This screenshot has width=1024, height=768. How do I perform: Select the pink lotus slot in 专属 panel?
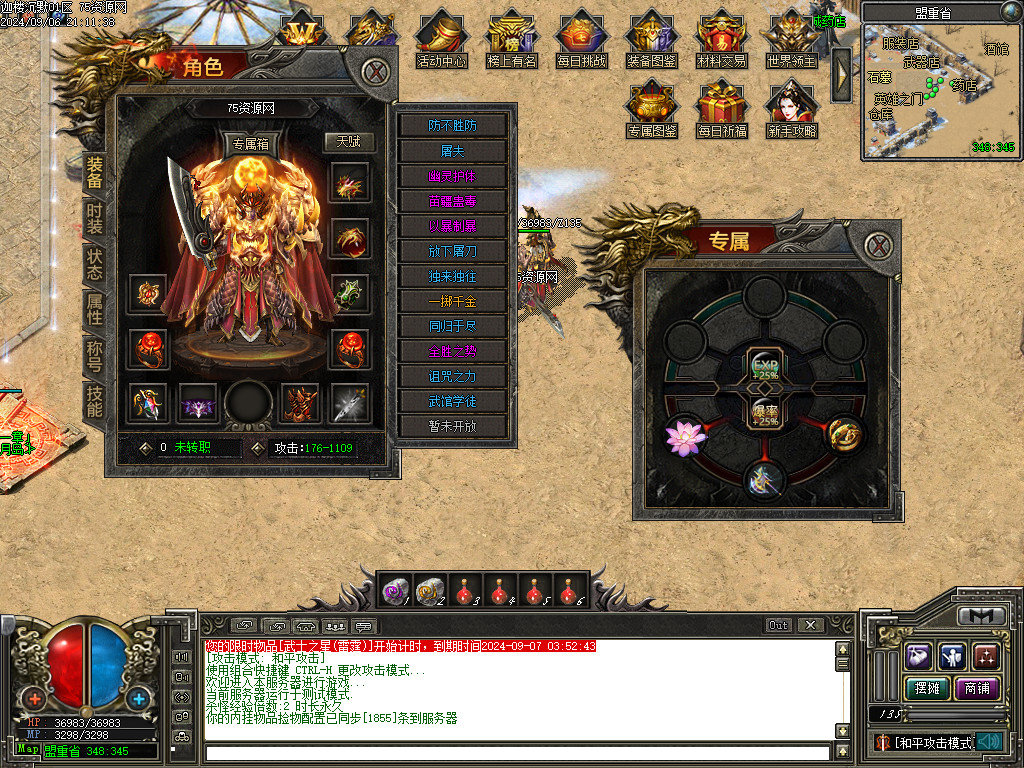tap(685, 435)
